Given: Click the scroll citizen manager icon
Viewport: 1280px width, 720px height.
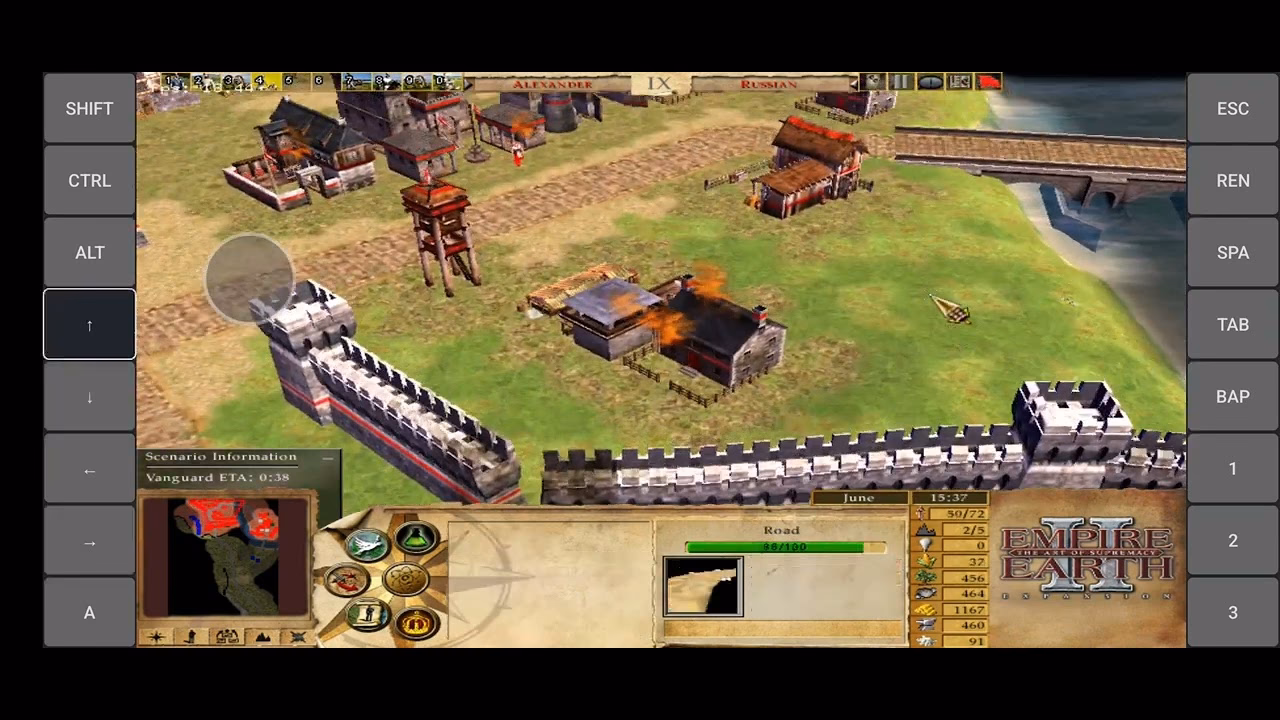Looking at the screenshot, I should tap(367, 613).
